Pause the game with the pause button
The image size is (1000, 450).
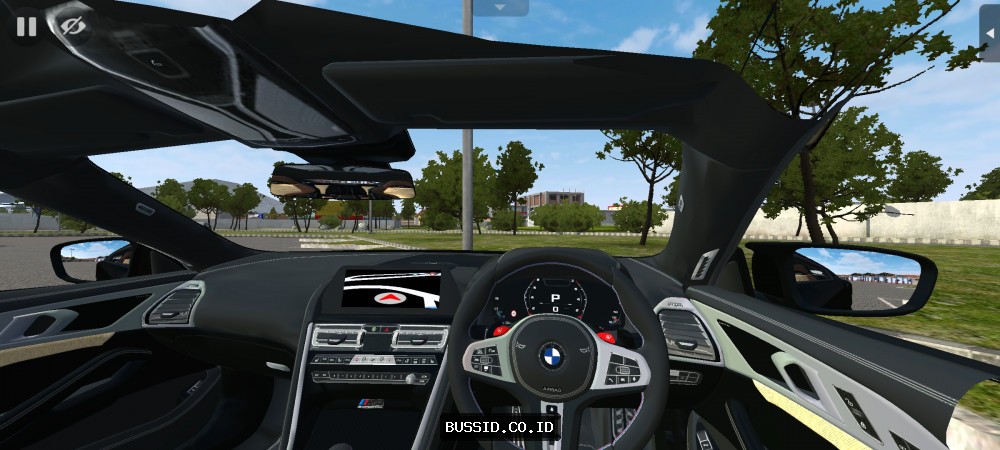27,26
